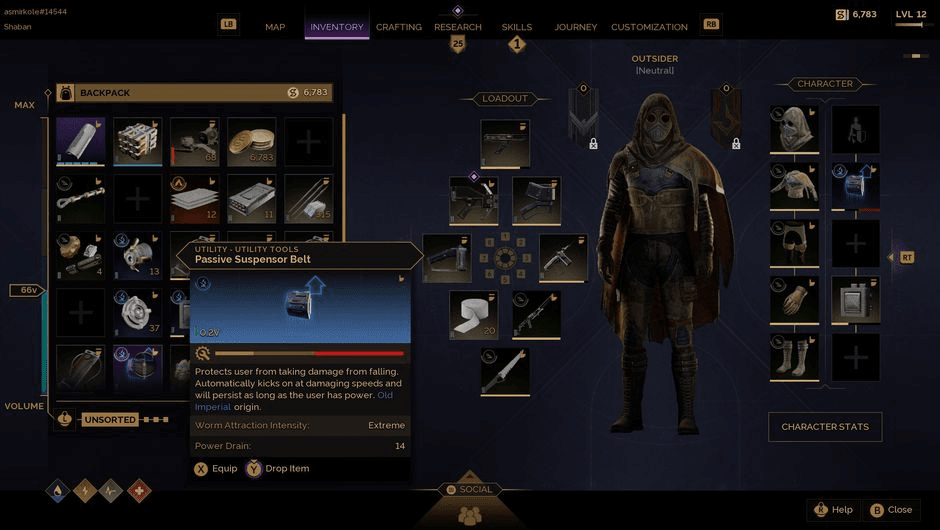
Task: Select the bandage roll in loadout
Action: coord(473,315)
